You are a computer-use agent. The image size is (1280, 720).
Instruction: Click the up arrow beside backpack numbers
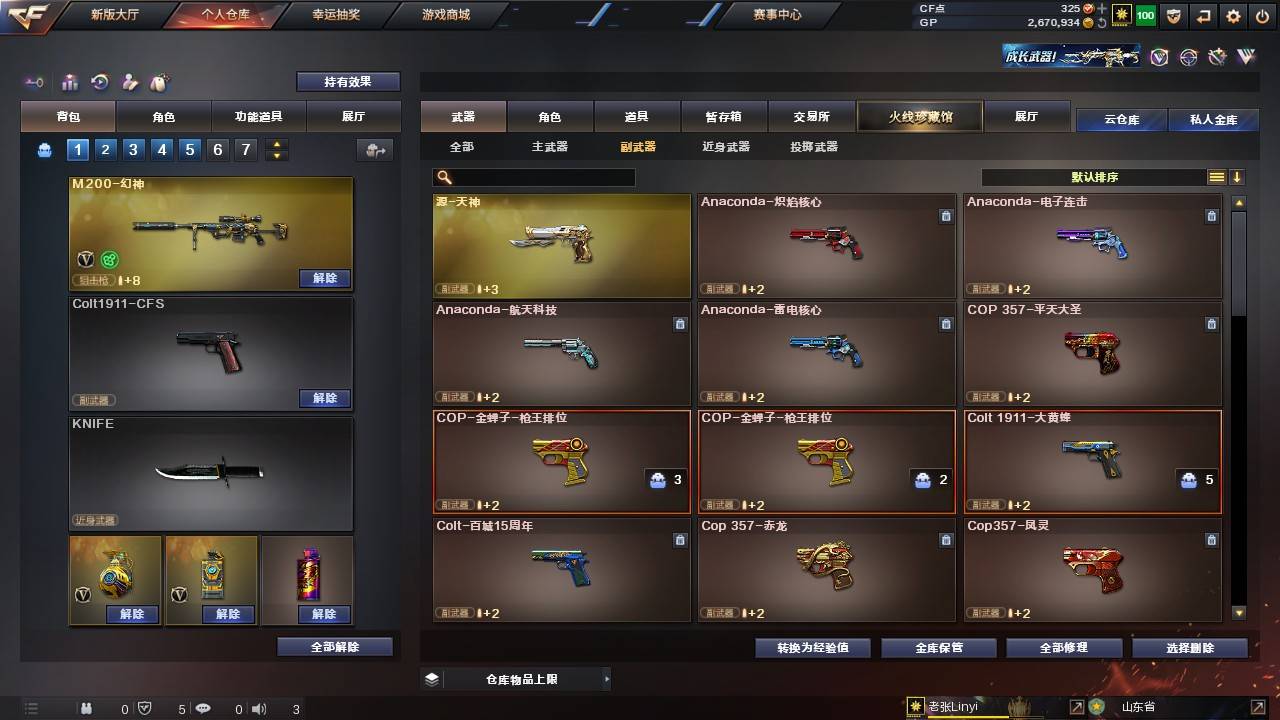point(277,143)
